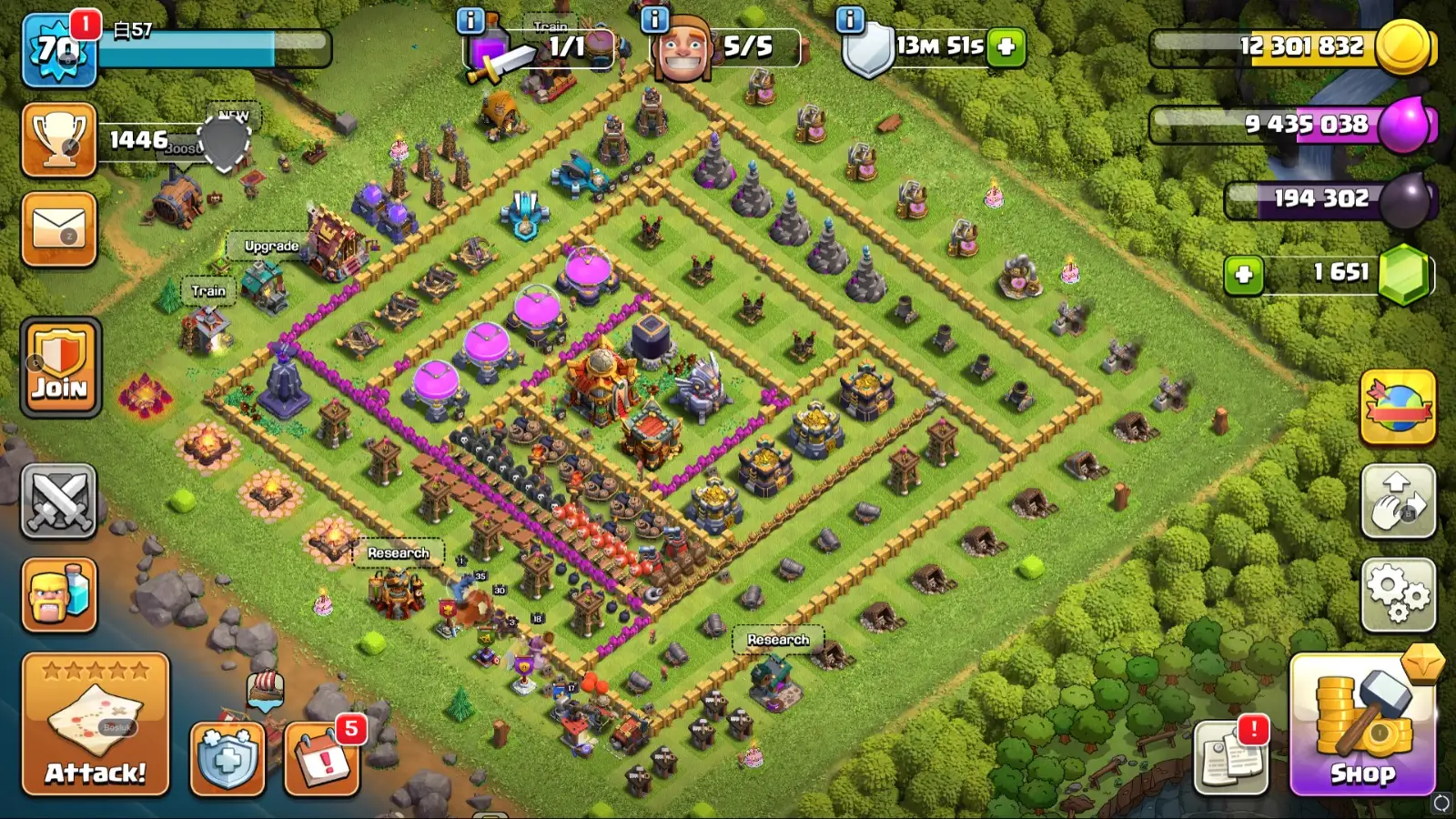
Task: Open the settings gears icon
Action: click(x=1399, y=593)
